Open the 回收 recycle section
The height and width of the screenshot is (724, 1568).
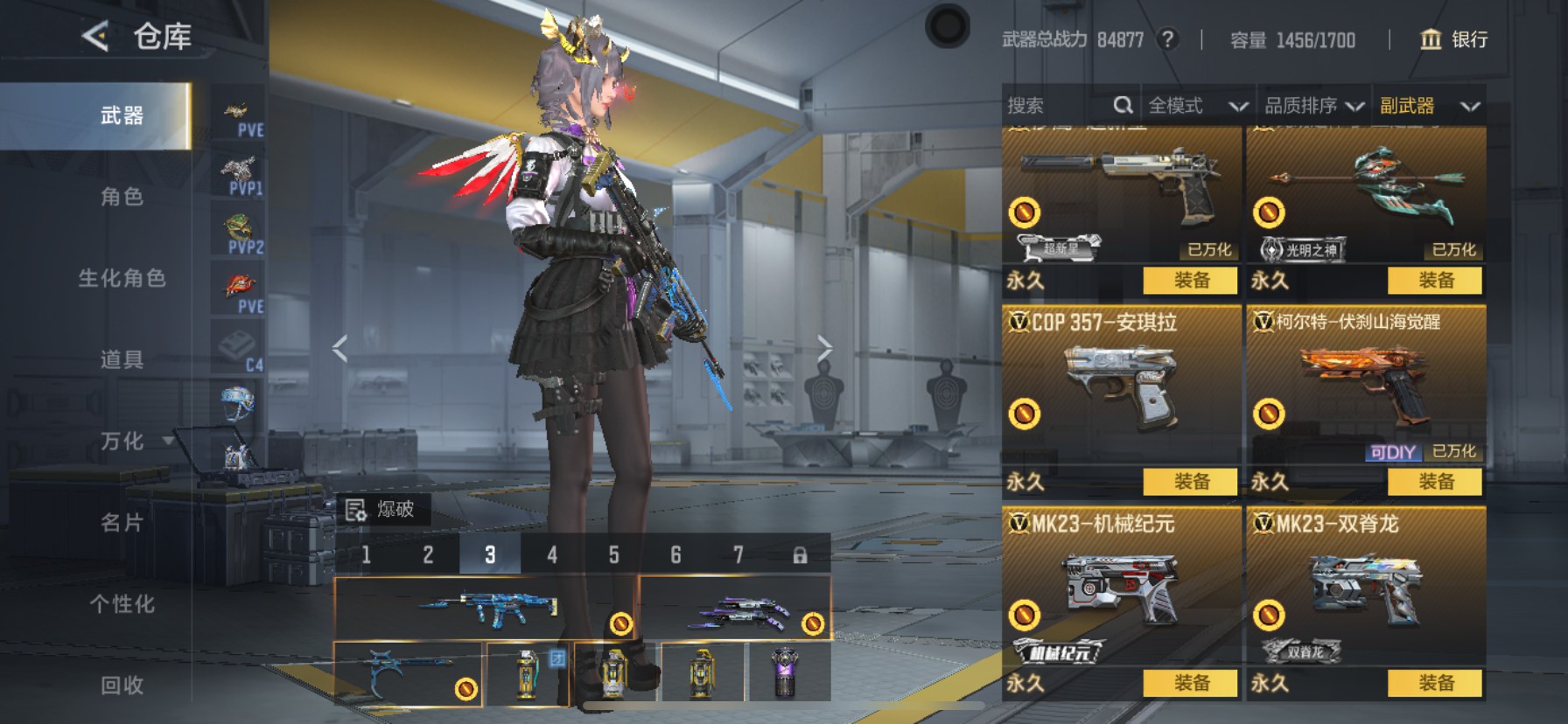click(x=122, y=685)
